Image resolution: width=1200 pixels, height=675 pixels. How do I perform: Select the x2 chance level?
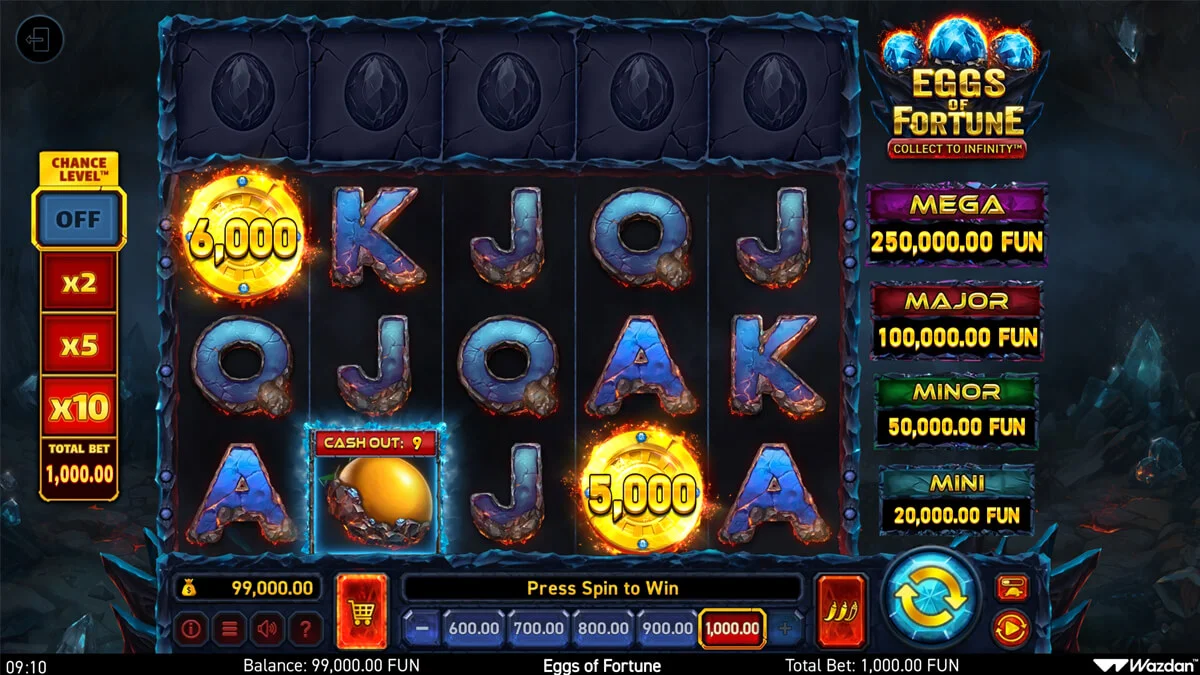78,283
